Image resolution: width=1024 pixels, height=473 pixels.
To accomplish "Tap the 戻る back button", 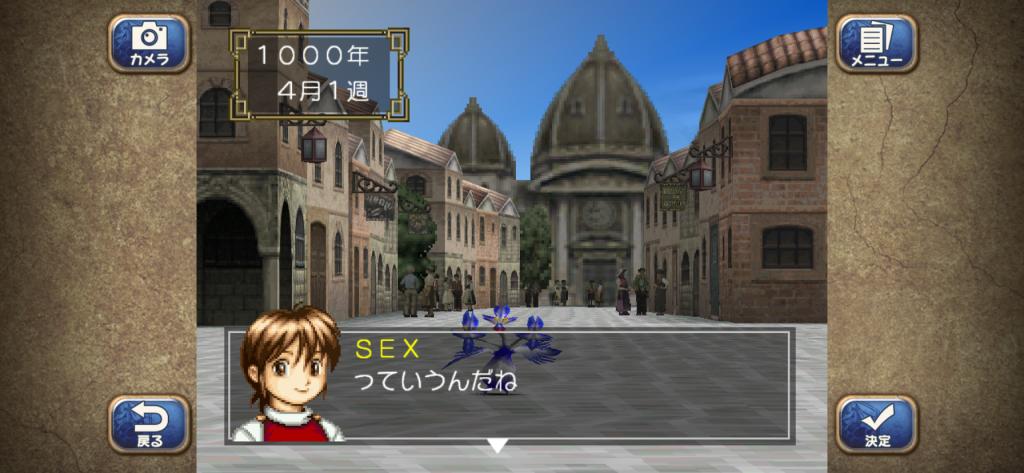I will click(x=149, y=424).
